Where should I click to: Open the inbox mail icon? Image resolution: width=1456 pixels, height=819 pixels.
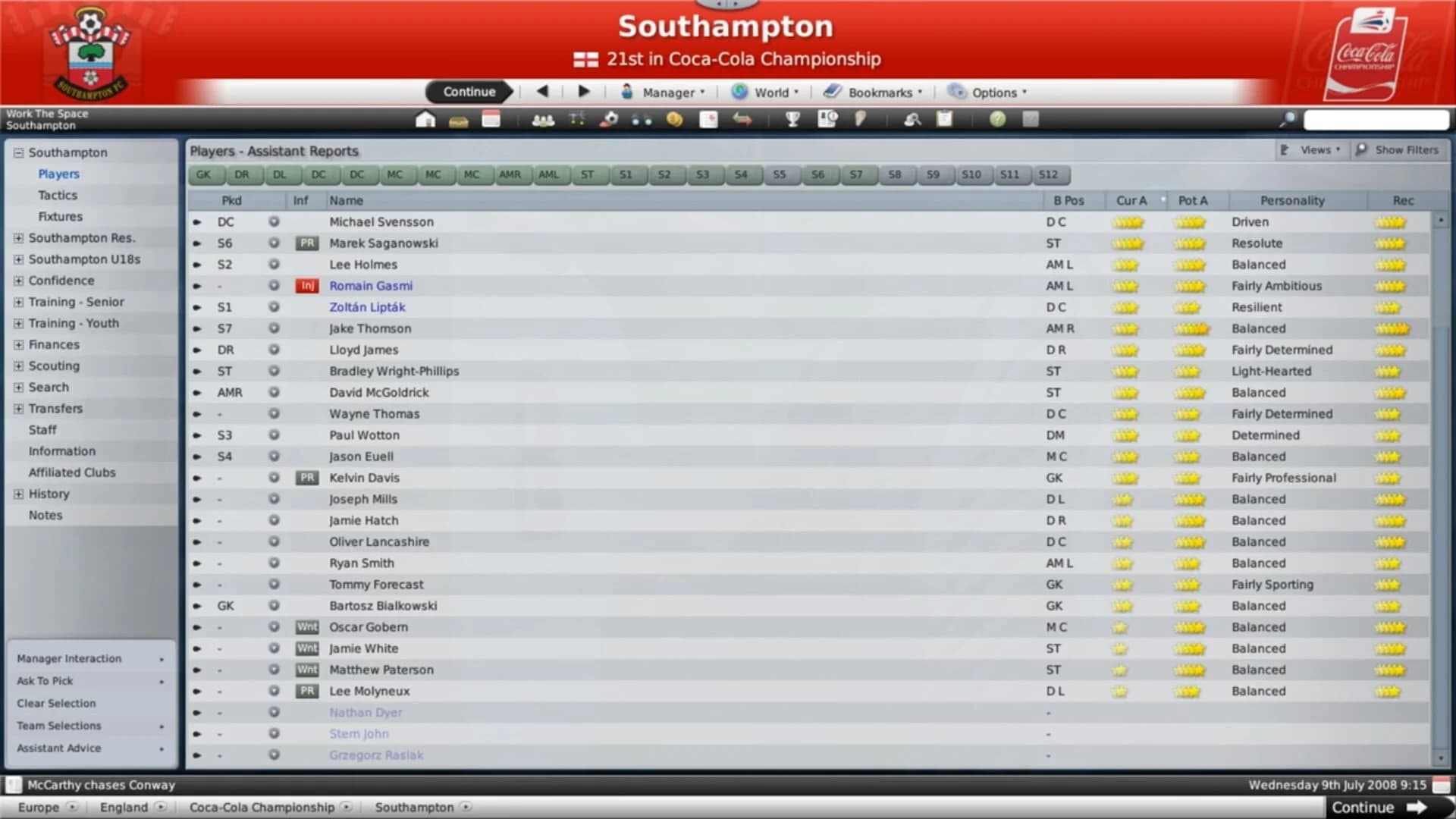coord(458,119)
